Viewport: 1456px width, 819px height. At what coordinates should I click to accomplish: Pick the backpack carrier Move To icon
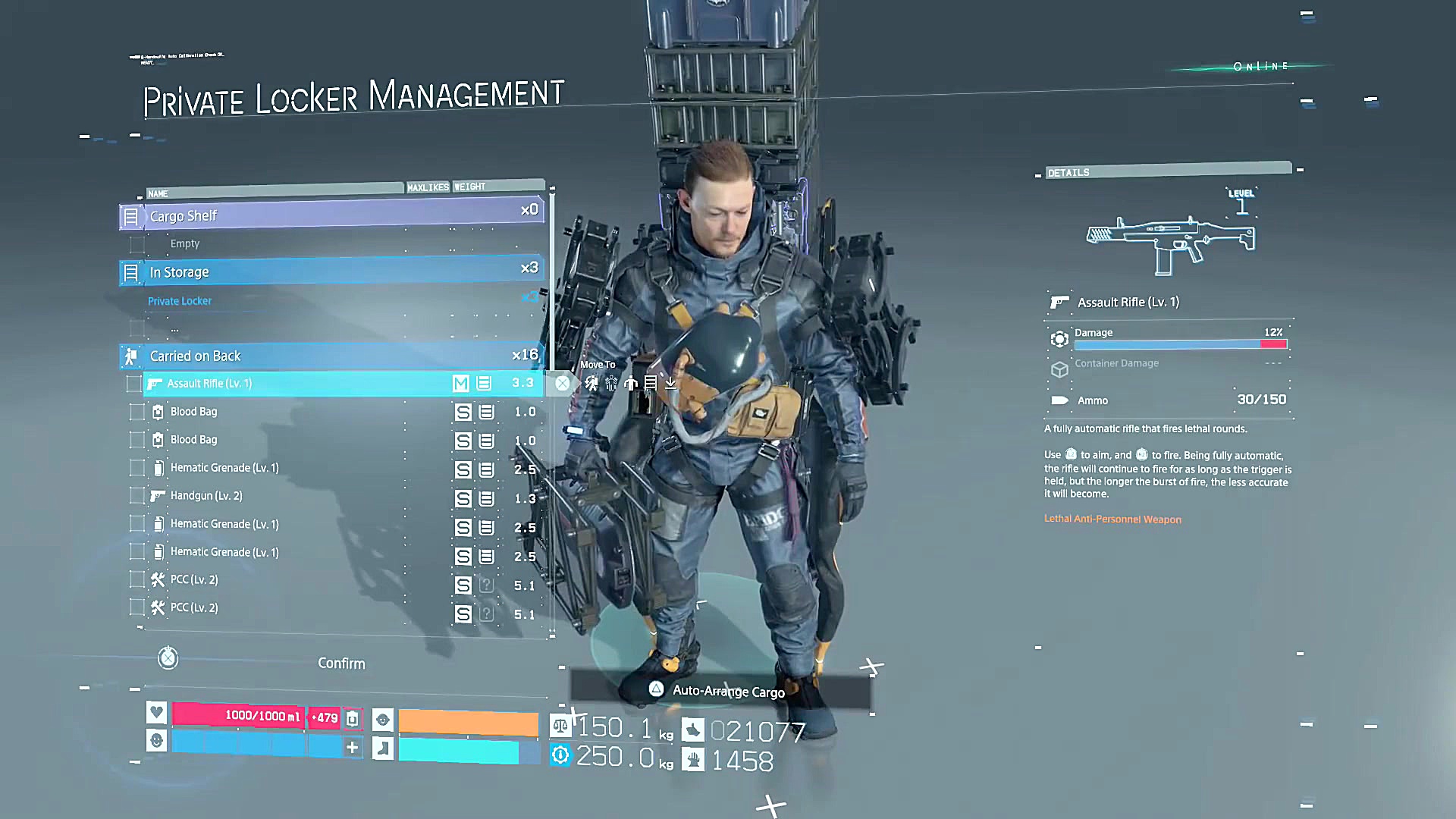[x=591, y=384]
